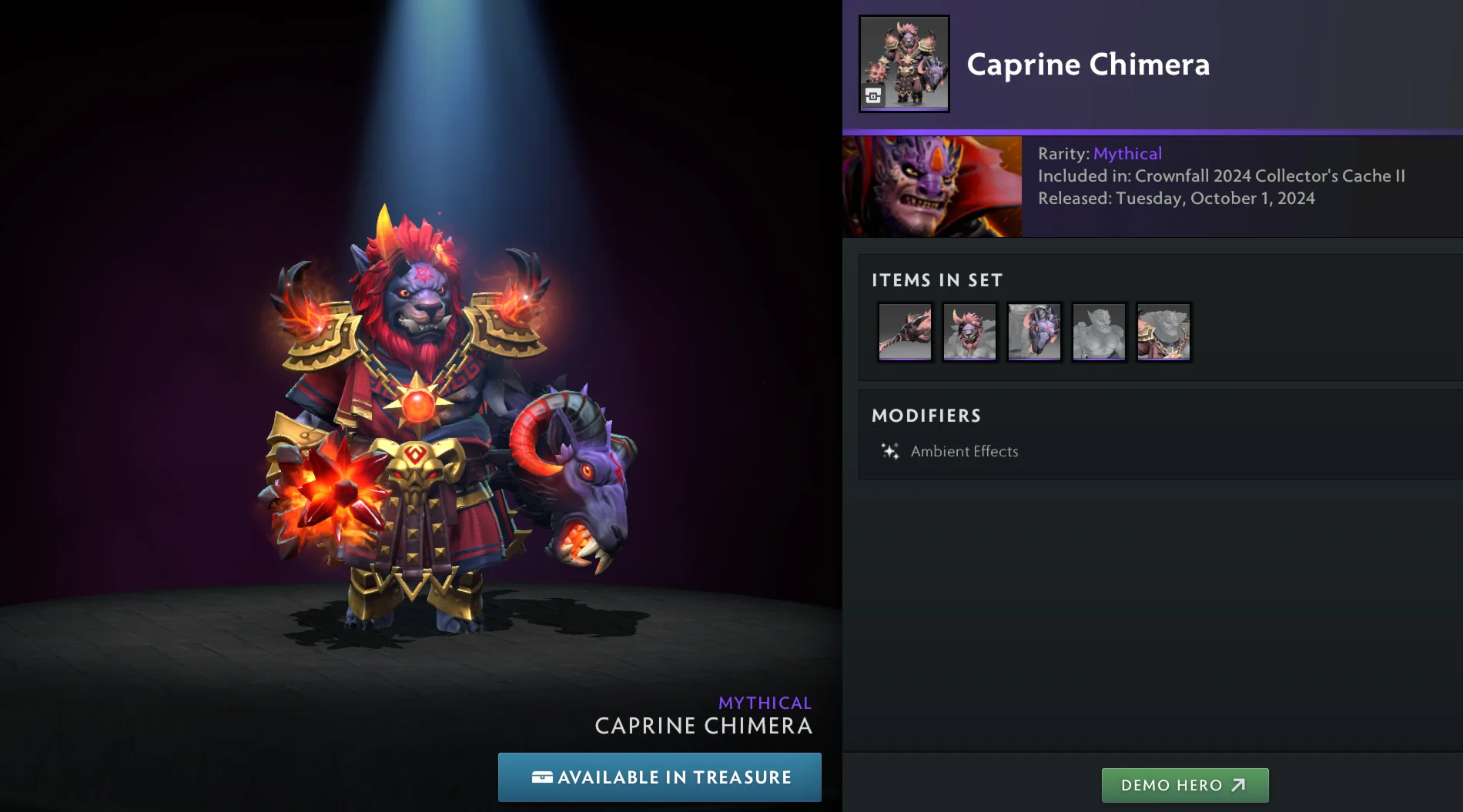Image resolution: width=1463 pixels, height=812 pixels.
Task: Click the Items in Set heading
Action: [936, 280]
